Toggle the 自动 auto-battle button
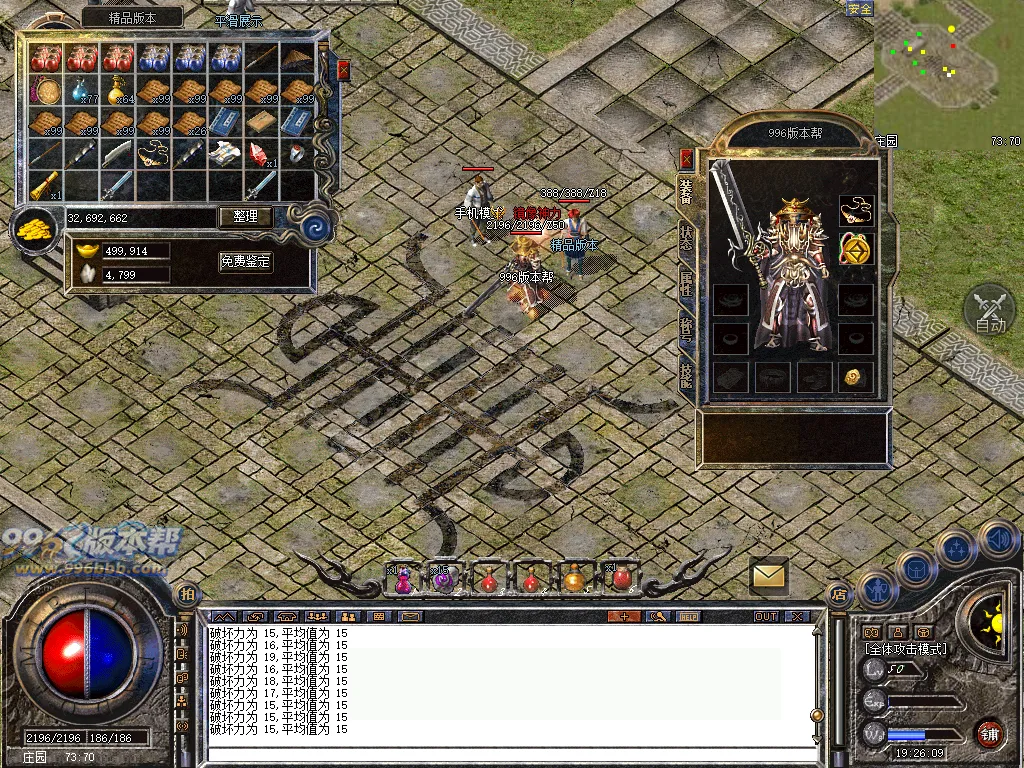The width and height of the screenshot is (1024, 768). coord(990,309)
